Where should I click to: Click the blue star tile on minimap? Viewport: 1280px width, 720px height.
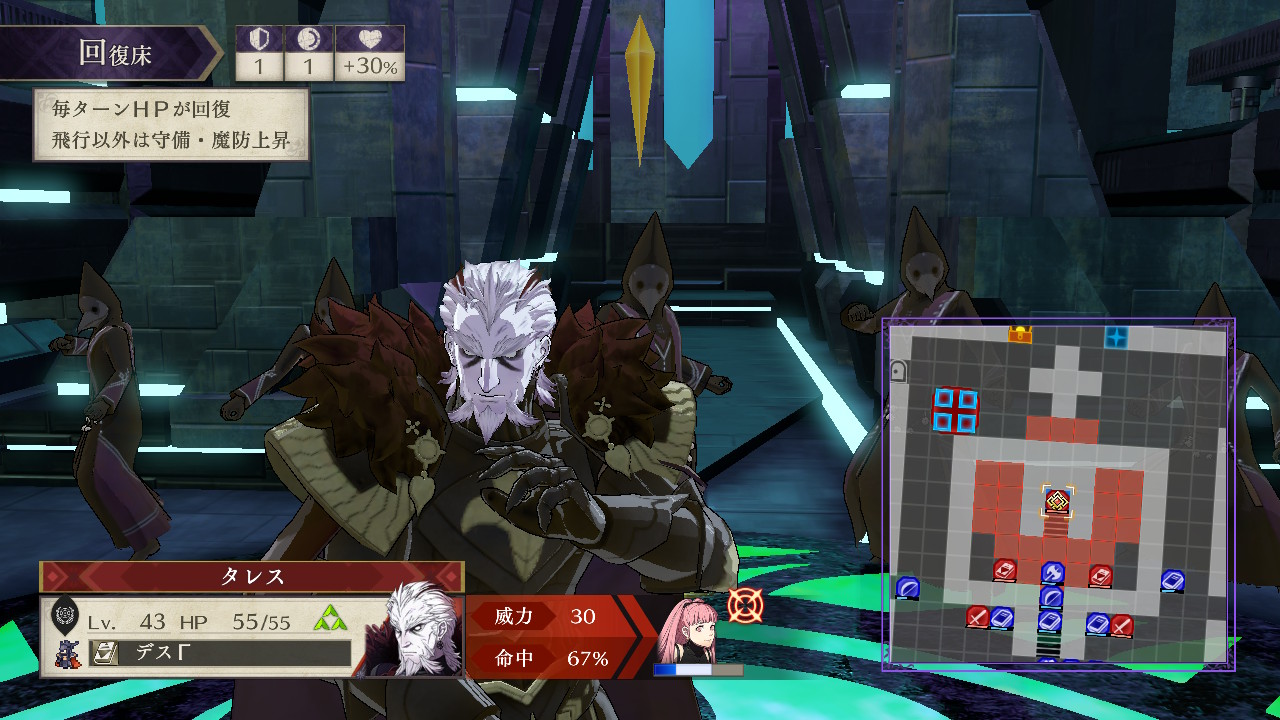click(x=1116, y=337)
